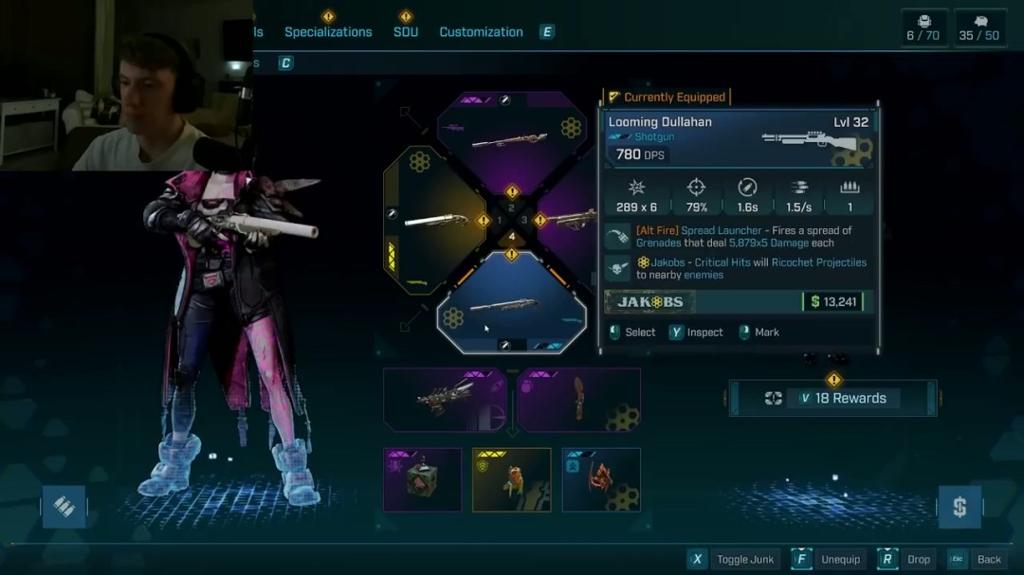Open the SDU tab
The height and width of the screenshot is (575, 1024).
click(x=405, y=32)
